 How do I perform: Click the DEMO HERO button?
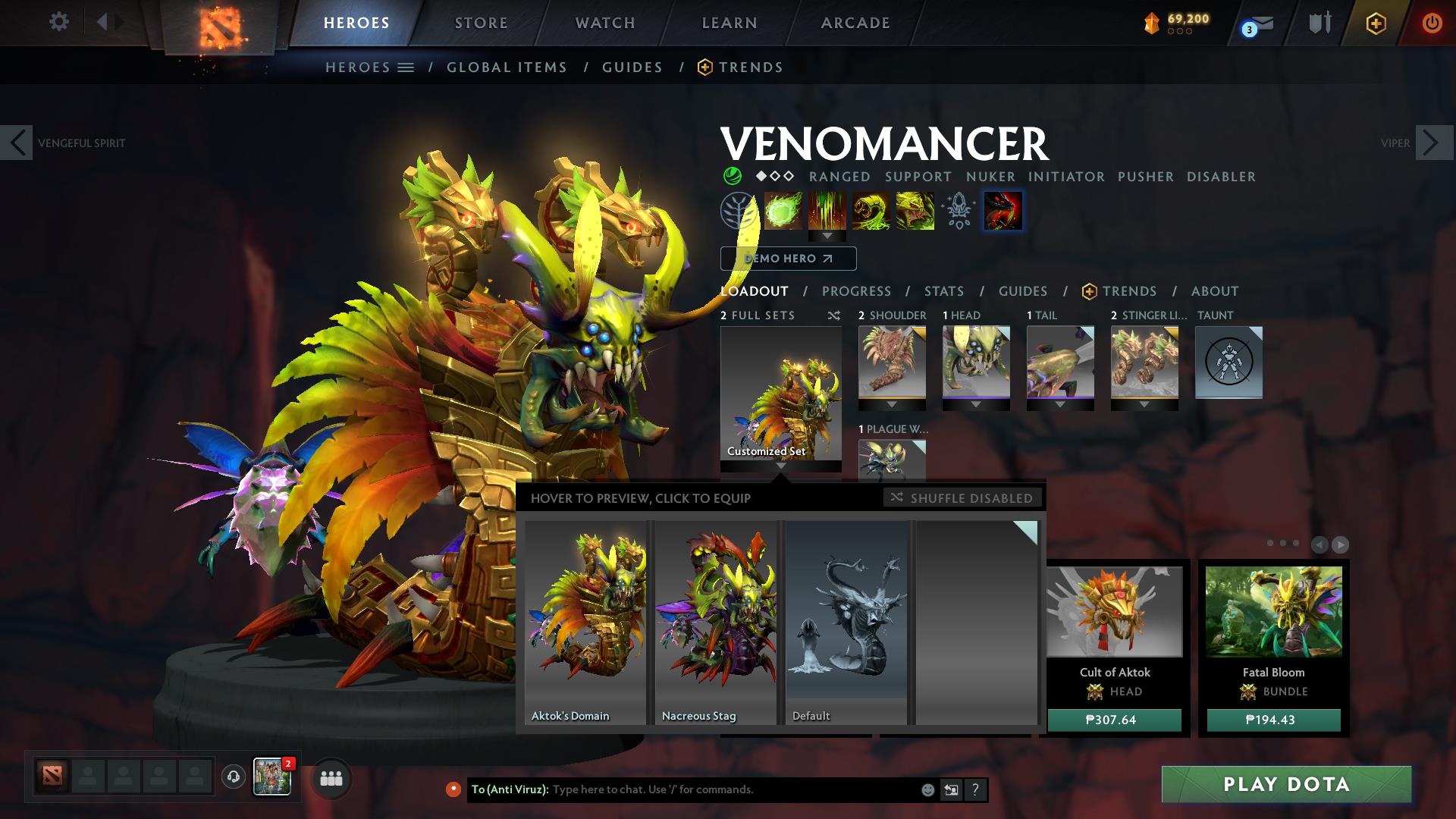[788, 259]
